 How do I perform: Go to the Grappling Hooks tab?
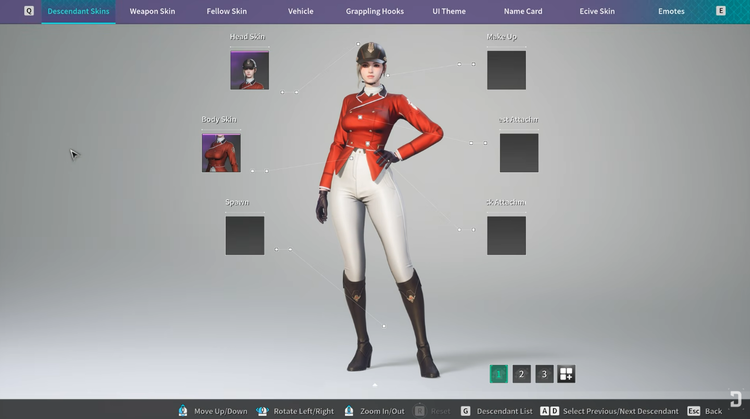[x=373, y=11]
